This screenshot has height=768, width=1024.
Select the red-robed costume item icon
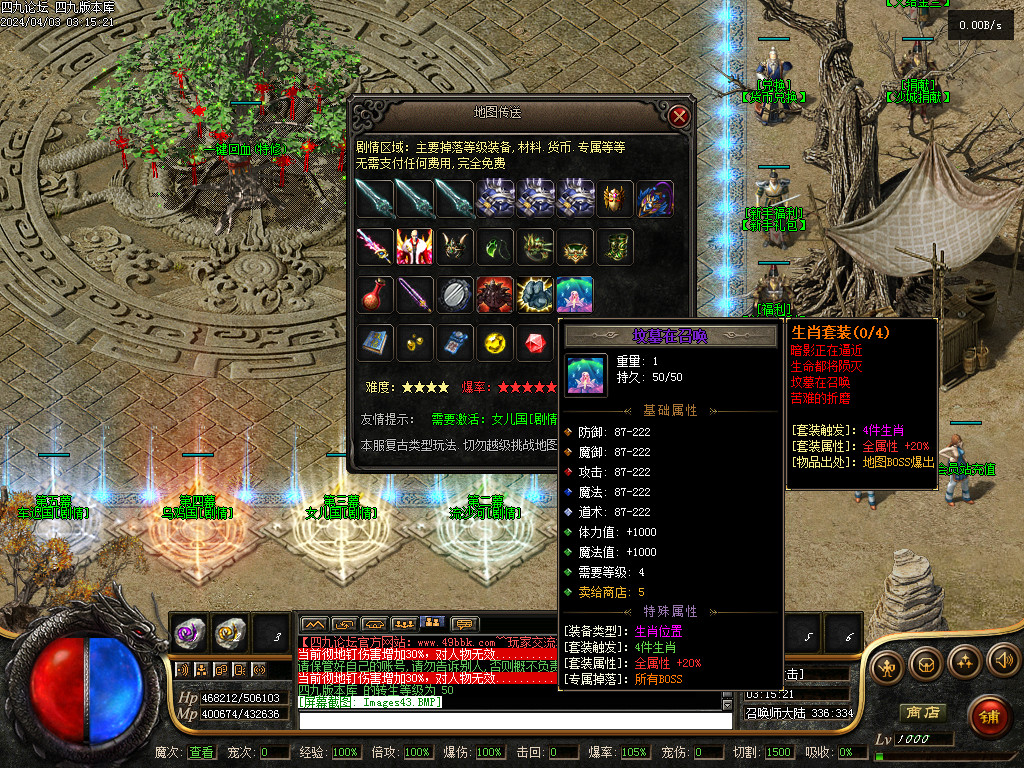point(415,246)
